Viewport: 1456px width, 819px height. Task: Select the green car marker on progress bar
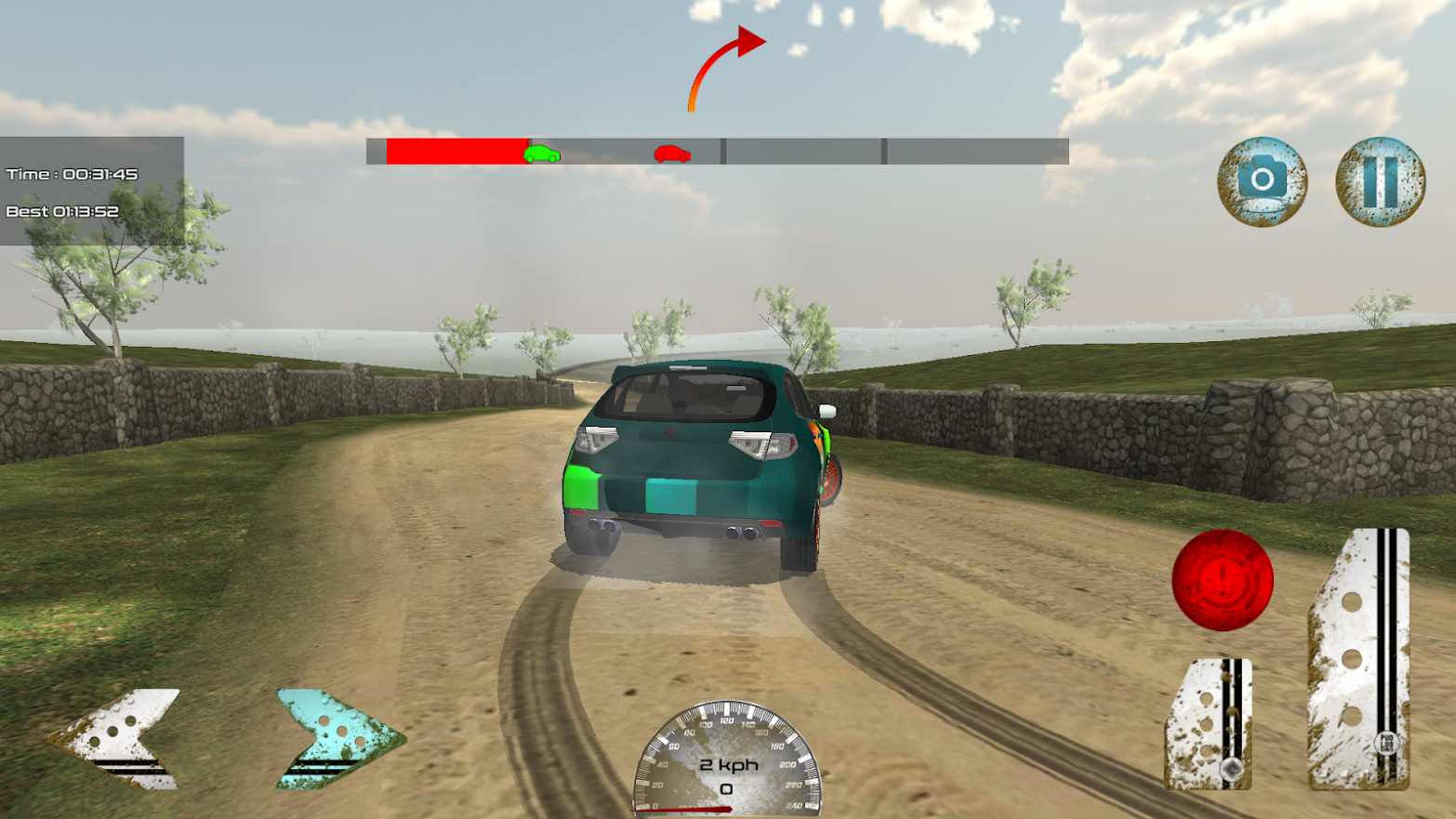coord(541,154)
